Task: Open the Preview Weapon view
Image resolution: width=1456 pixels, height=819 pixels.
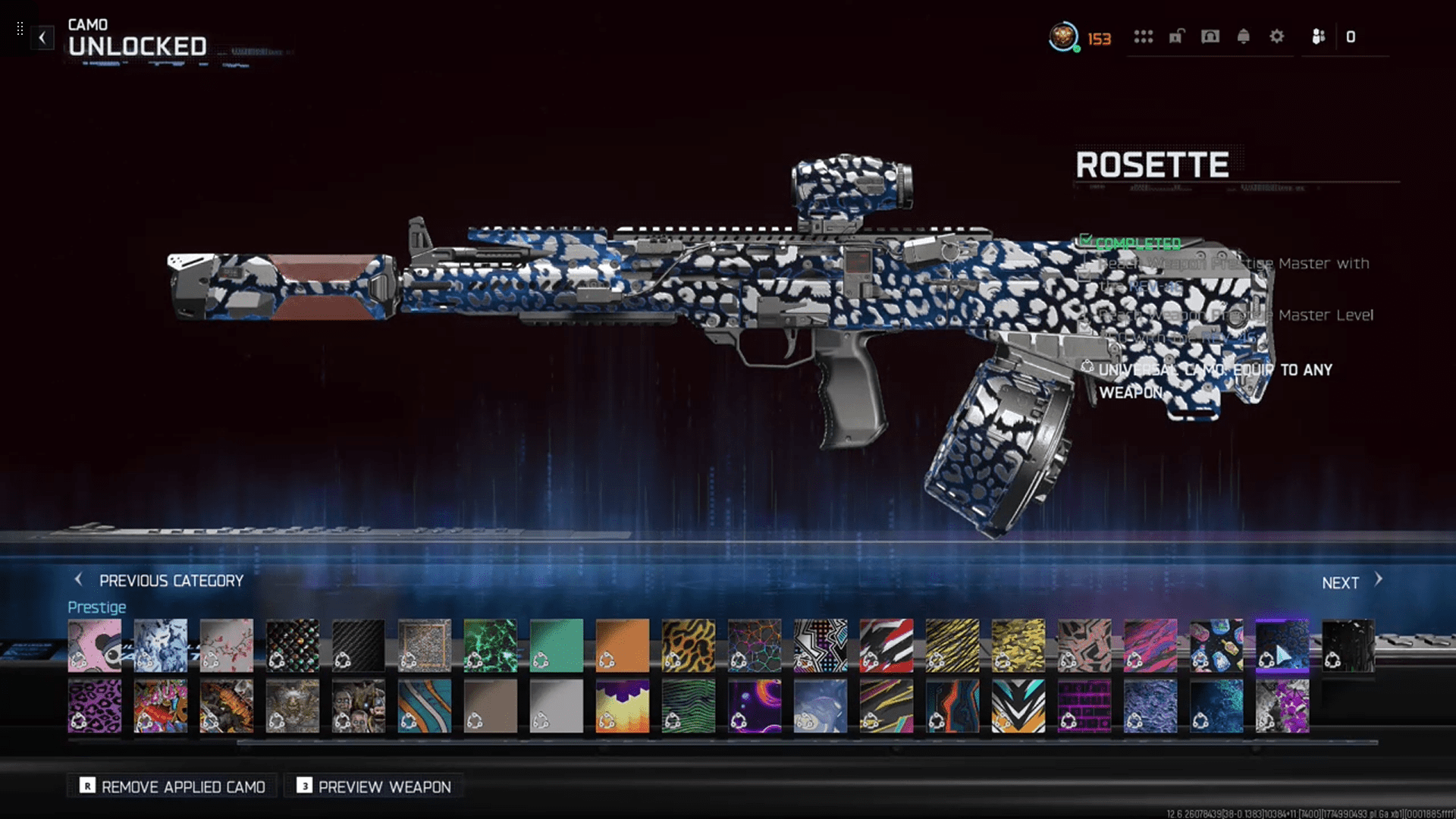Action: coord(374,786)
